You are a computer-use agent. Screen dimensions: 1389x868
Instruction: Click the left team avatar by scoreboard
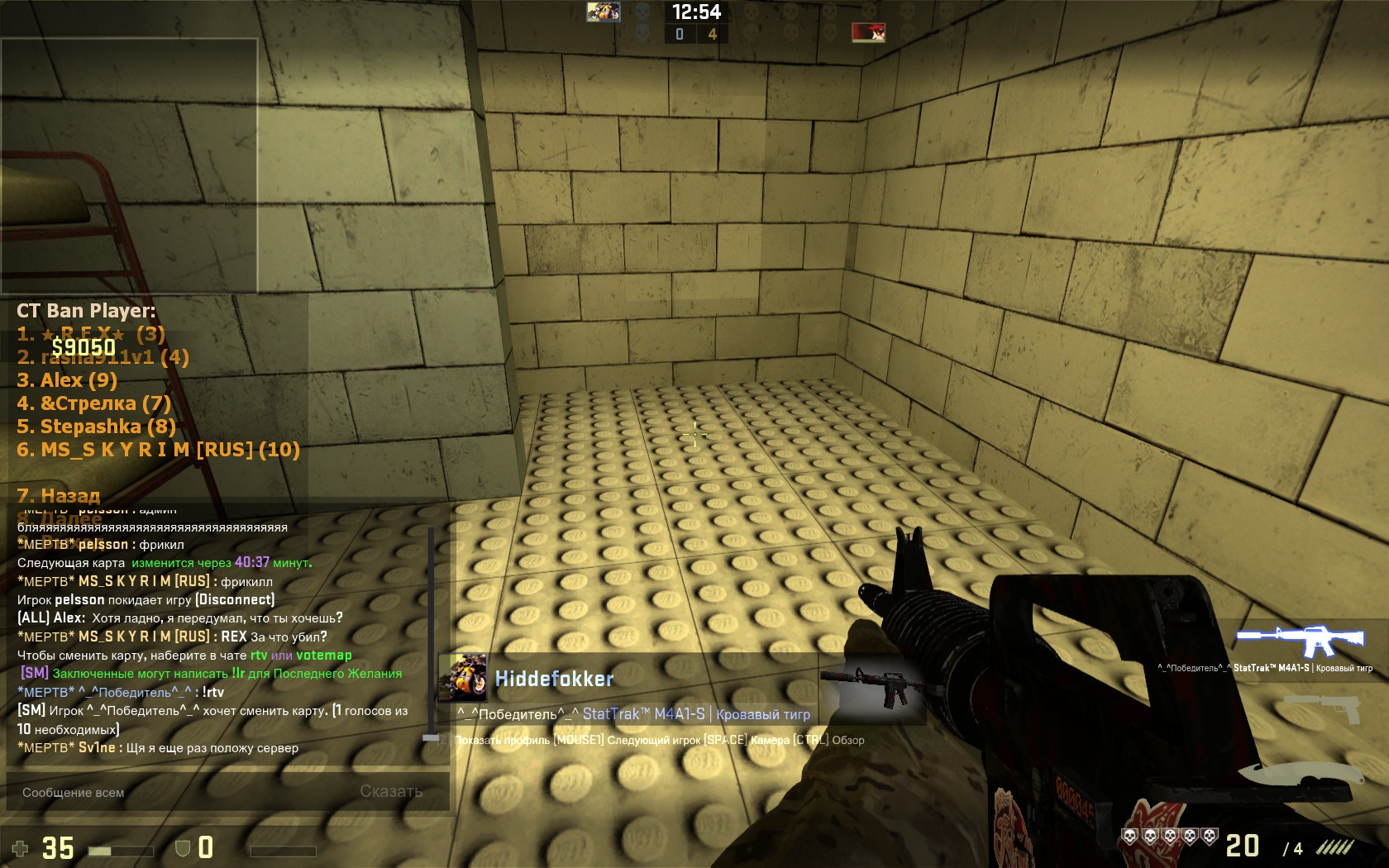(x=603, y=12)
